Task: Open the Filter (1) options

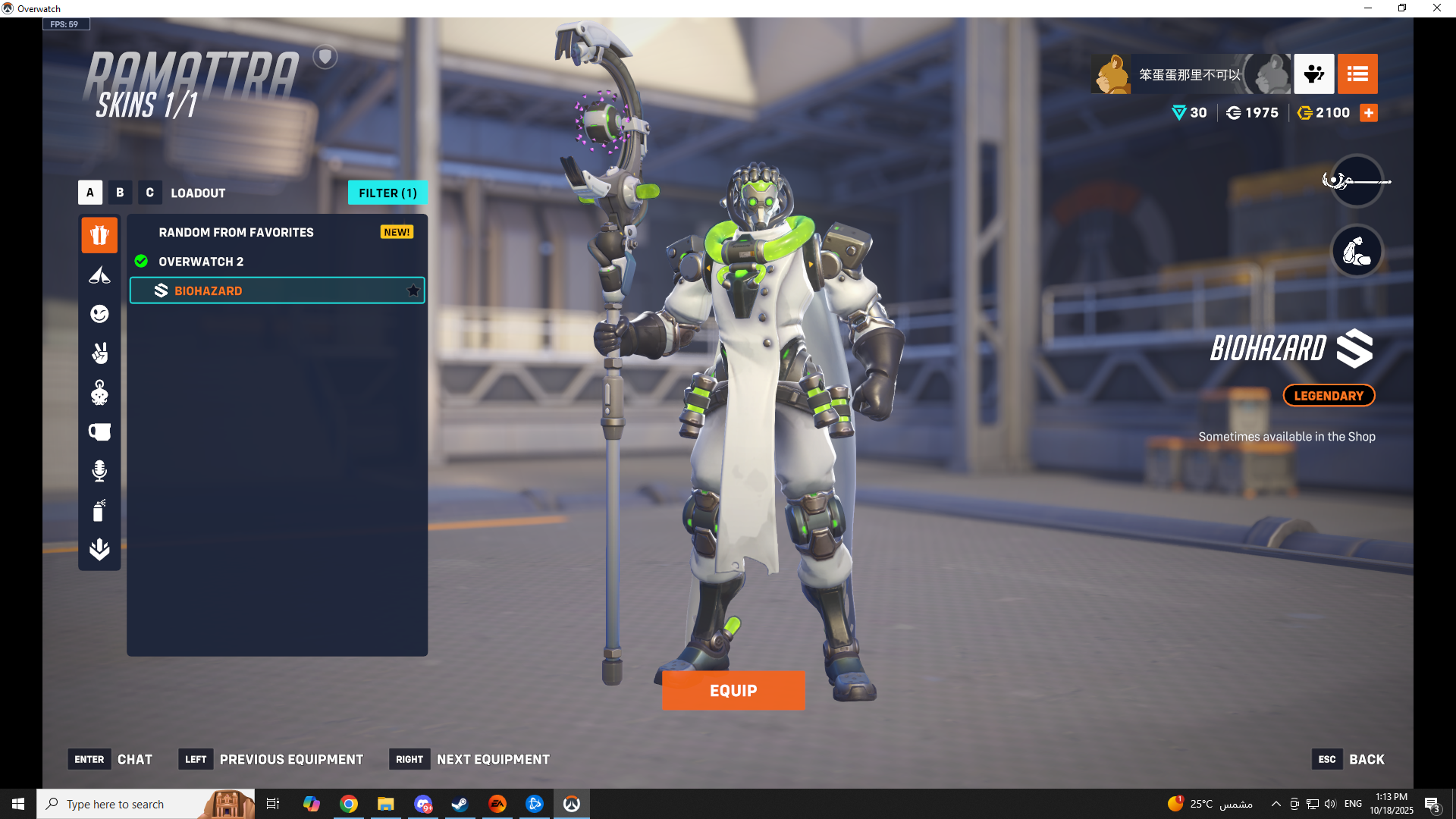Action: pos(388,193)
